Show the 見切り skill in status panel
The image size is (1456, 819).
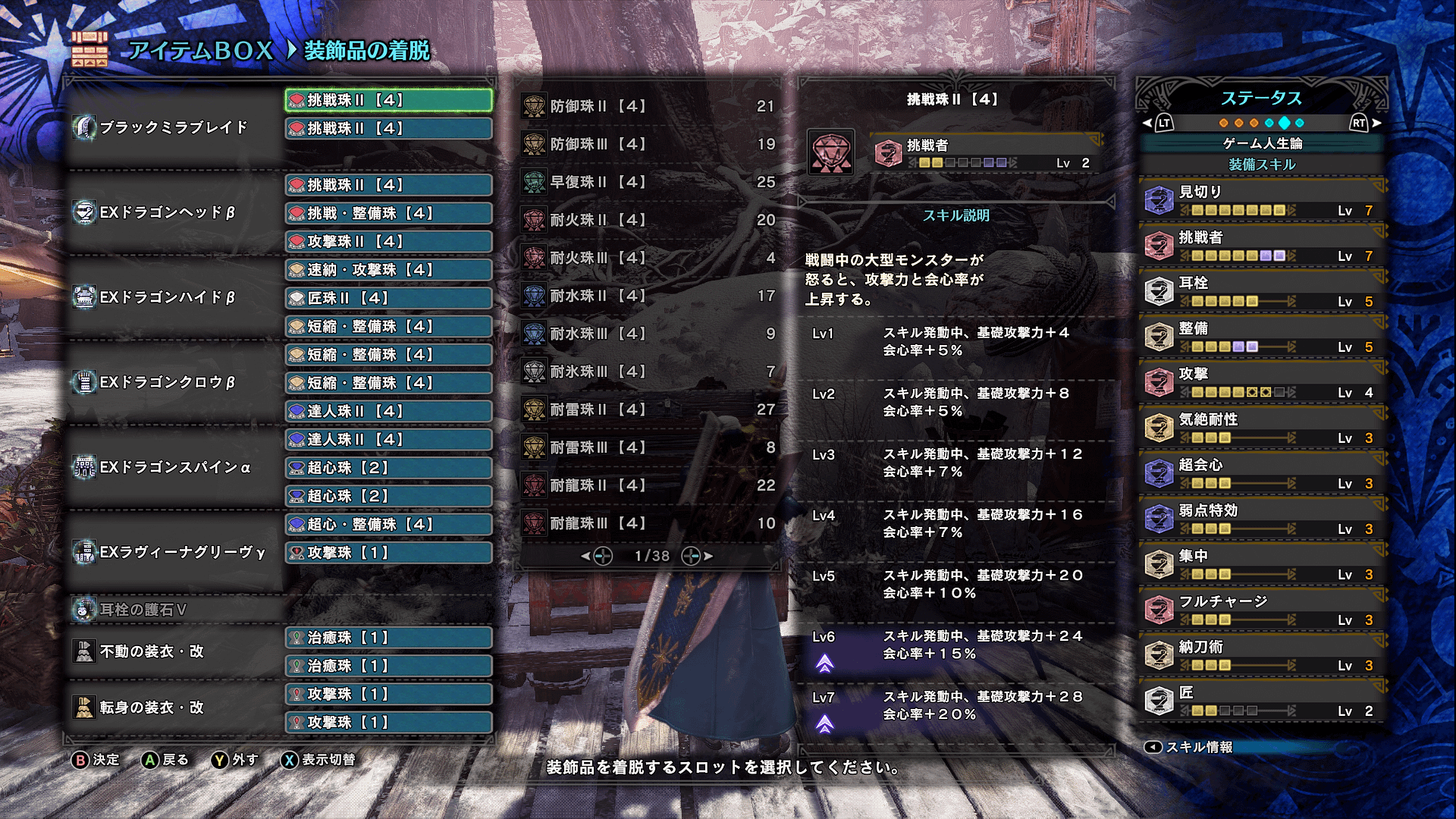pyautogui.click(x=1262, y=200)
